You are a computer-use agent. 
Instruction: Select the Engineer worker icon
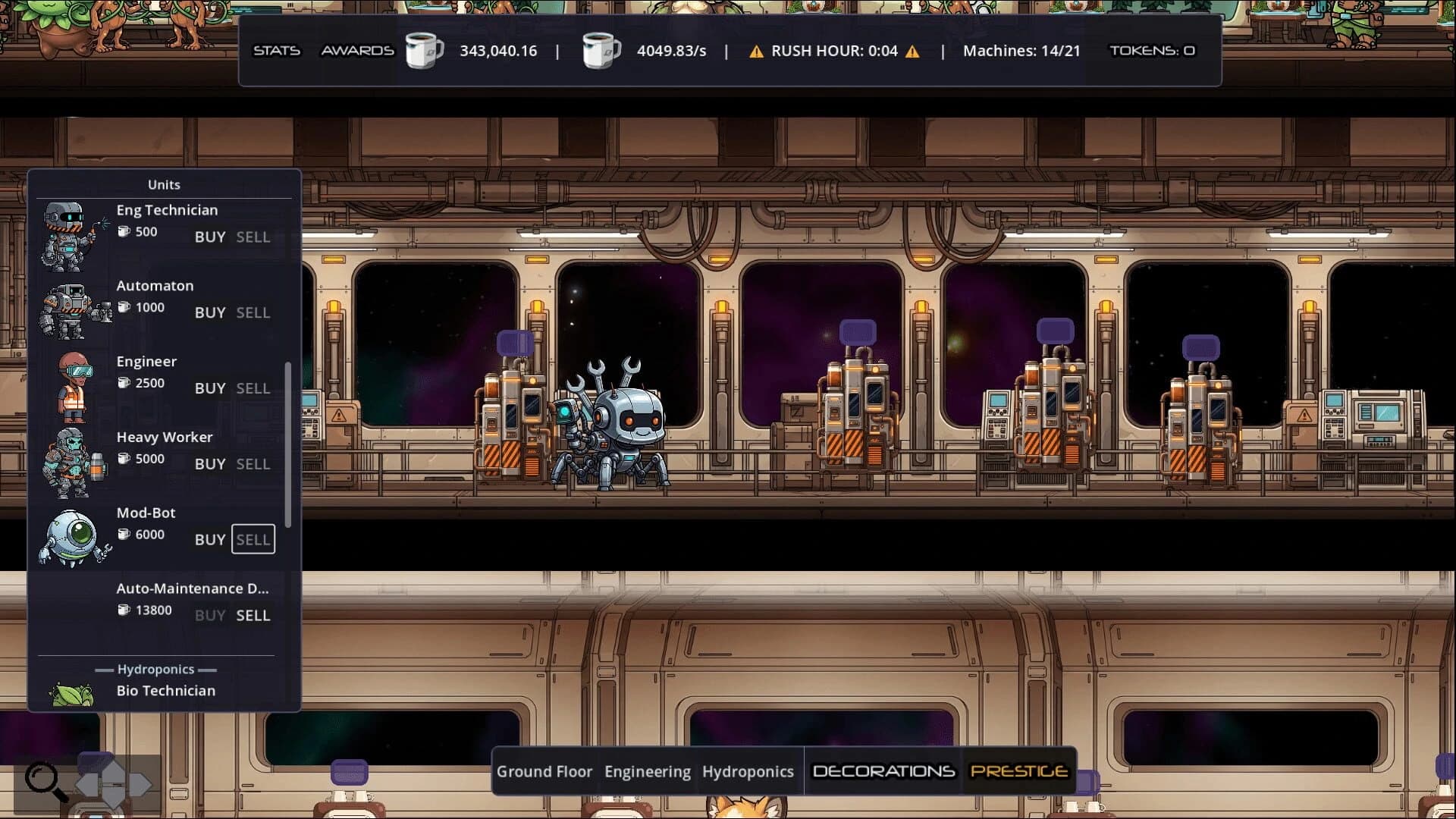point(72,387)
